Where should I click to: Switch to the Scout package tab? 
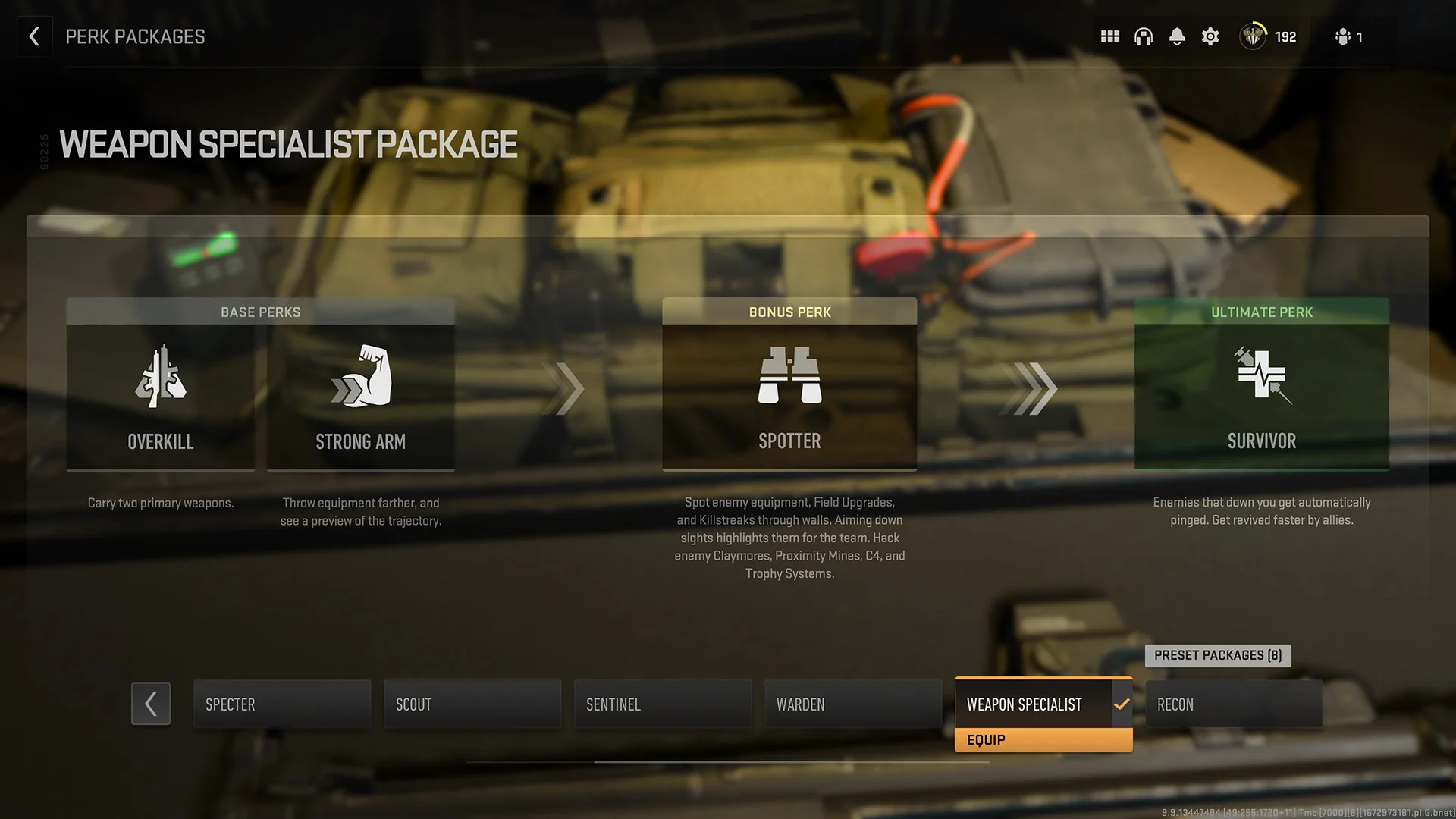pyautogui.click(x=472, y=704)
